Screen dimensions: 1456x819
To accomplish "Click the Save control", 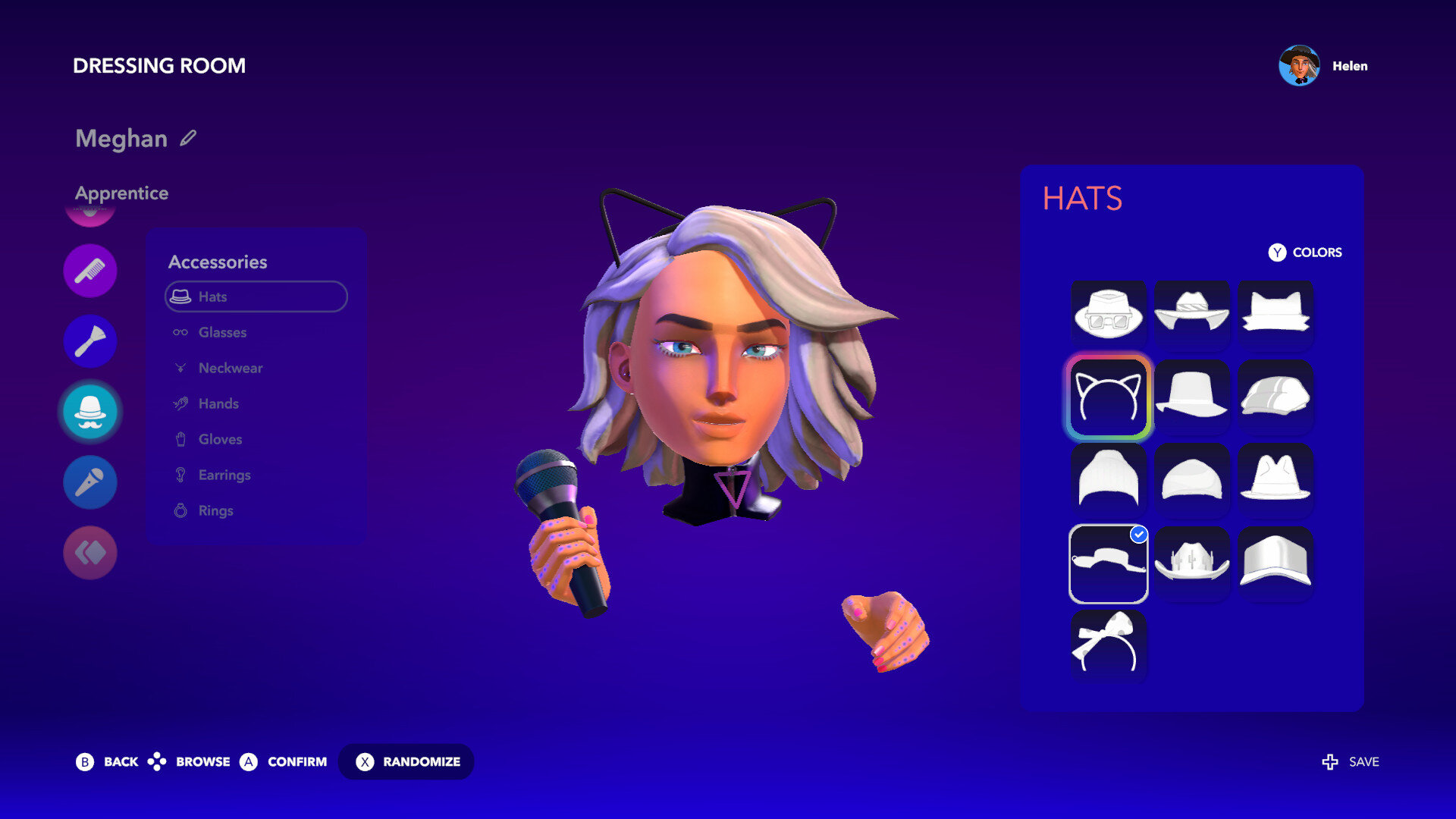I will (1350, 761).
